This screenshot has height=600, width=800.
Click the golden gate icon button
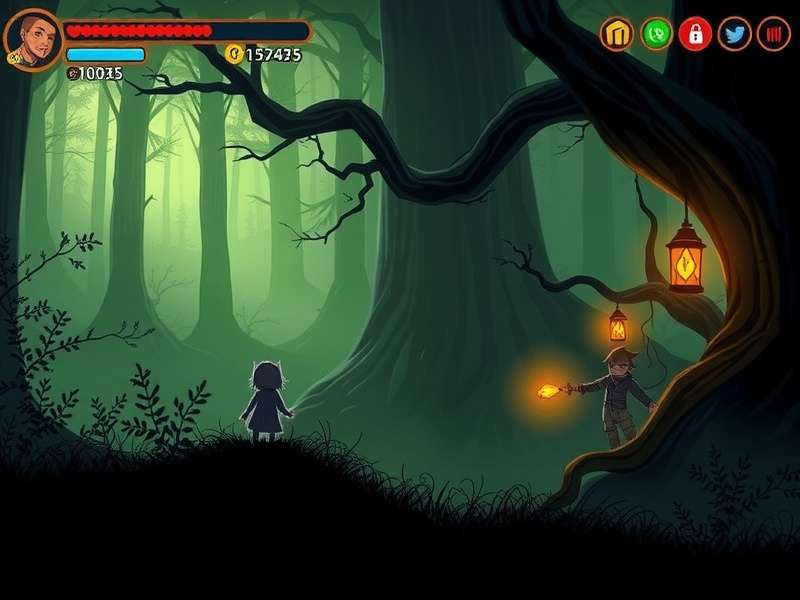point(617,34)
